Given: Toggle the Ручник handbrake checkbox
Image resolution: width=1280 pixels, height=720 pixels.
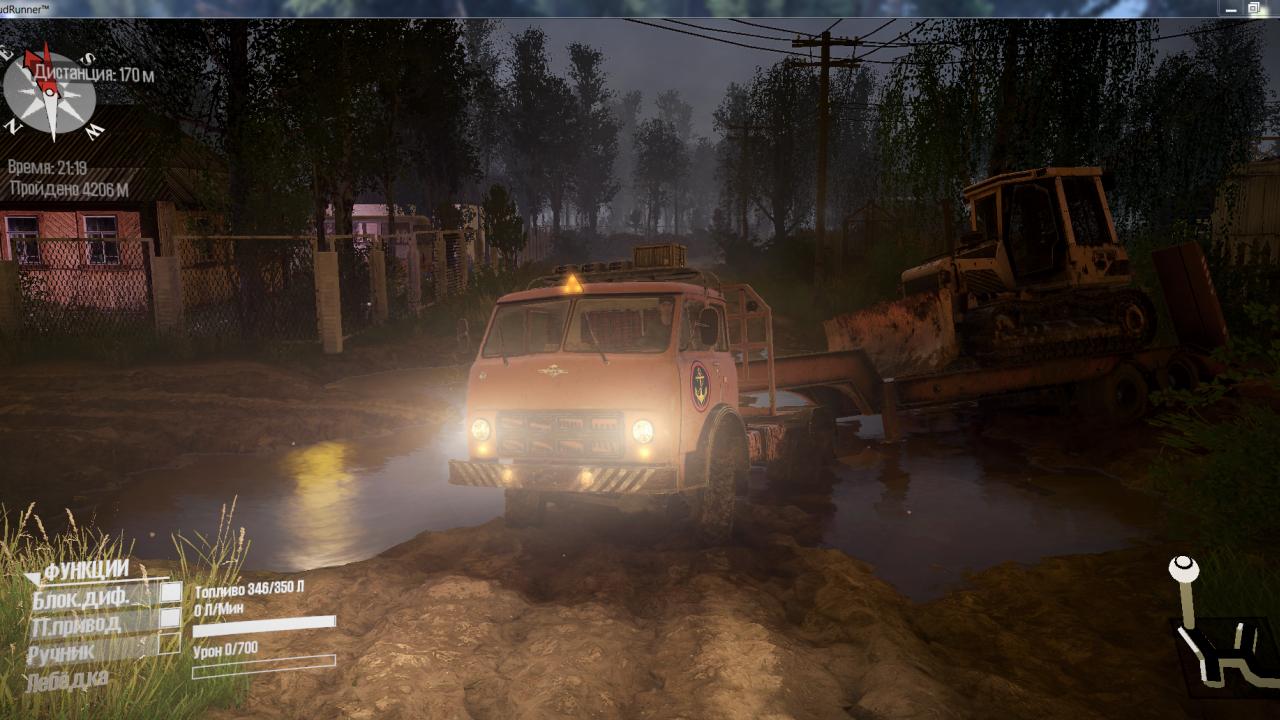Looking at the screenshot, I should (x=171, y=645).
